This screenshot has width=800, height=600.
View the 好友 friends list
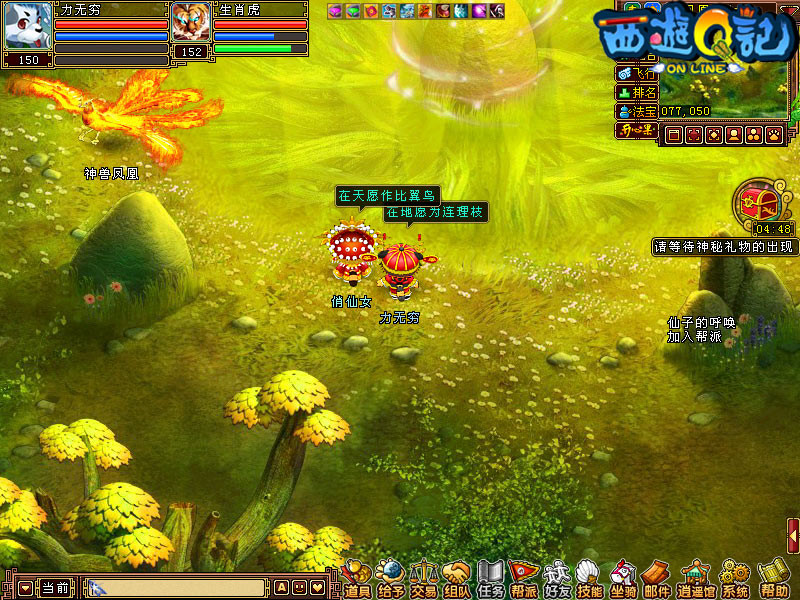tap(556, 579)
